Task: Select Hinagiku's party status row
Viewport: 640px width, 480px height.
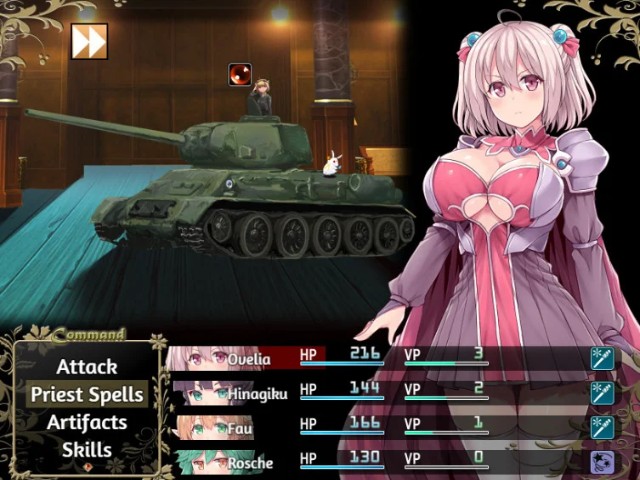Action: (390, 392)
